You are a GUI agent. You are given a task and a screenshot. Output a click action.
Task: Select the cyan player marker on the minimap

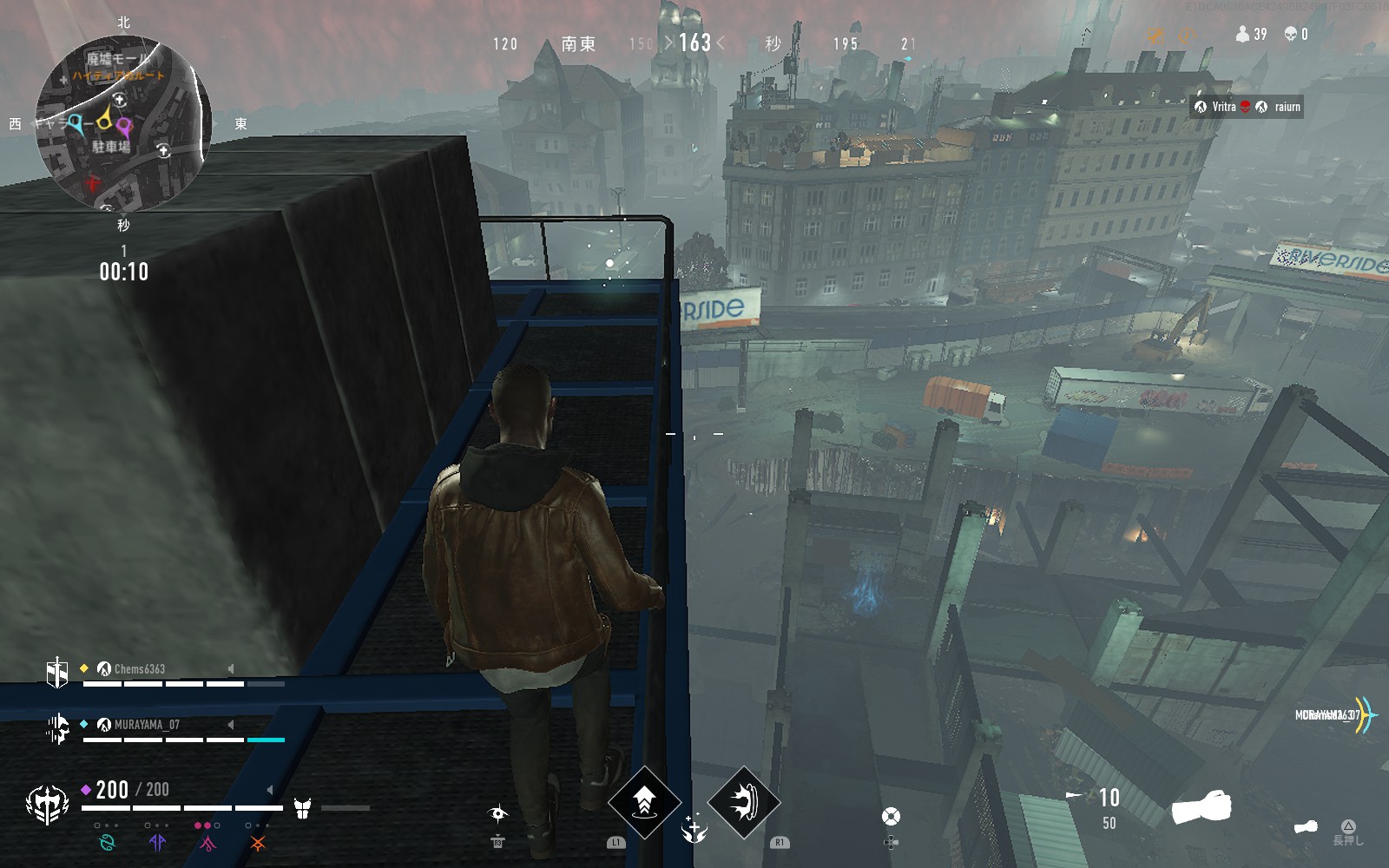[x=76, y=123]
